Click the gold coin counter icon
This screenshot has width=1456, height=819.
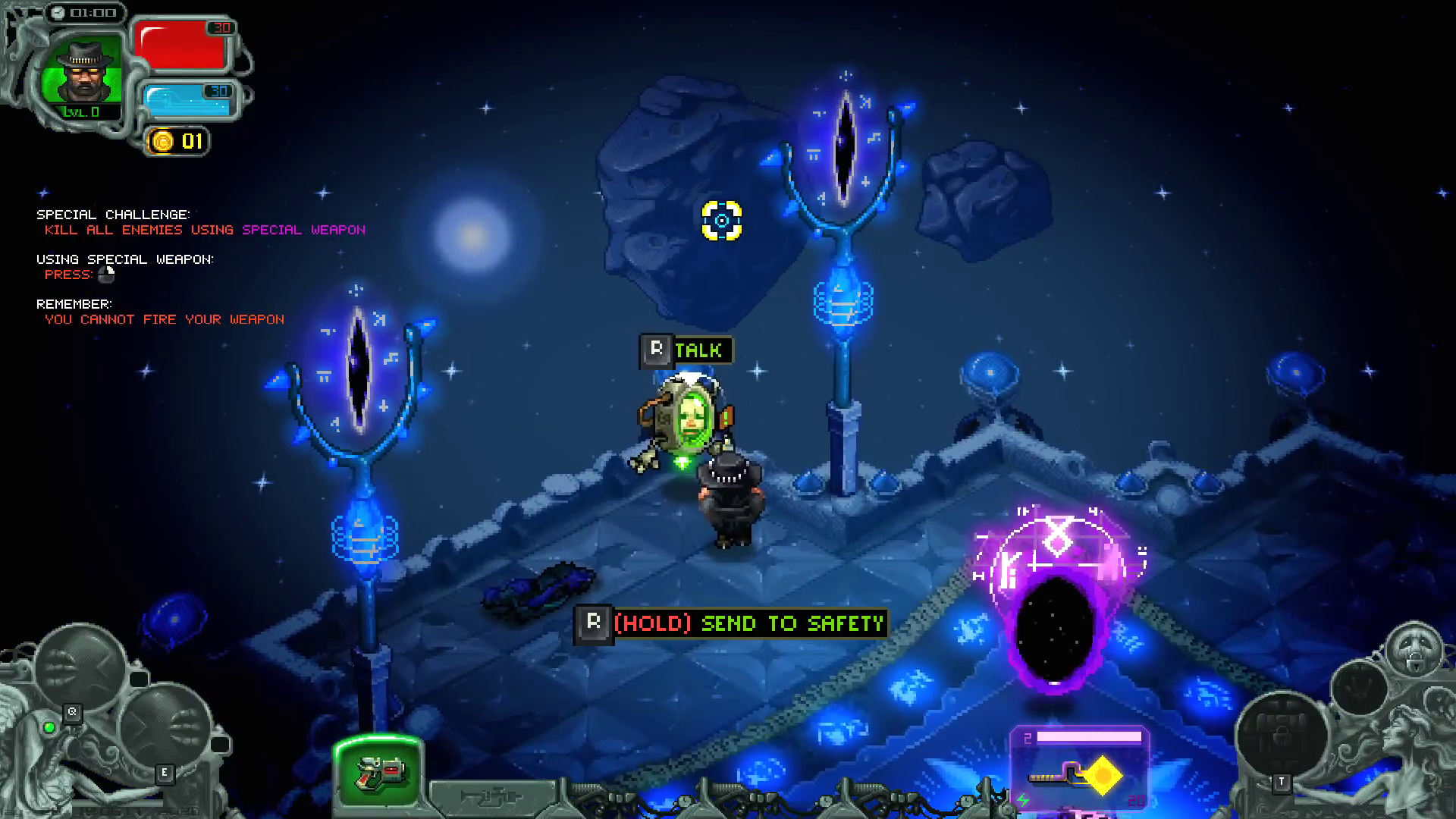tap(162, 141)
